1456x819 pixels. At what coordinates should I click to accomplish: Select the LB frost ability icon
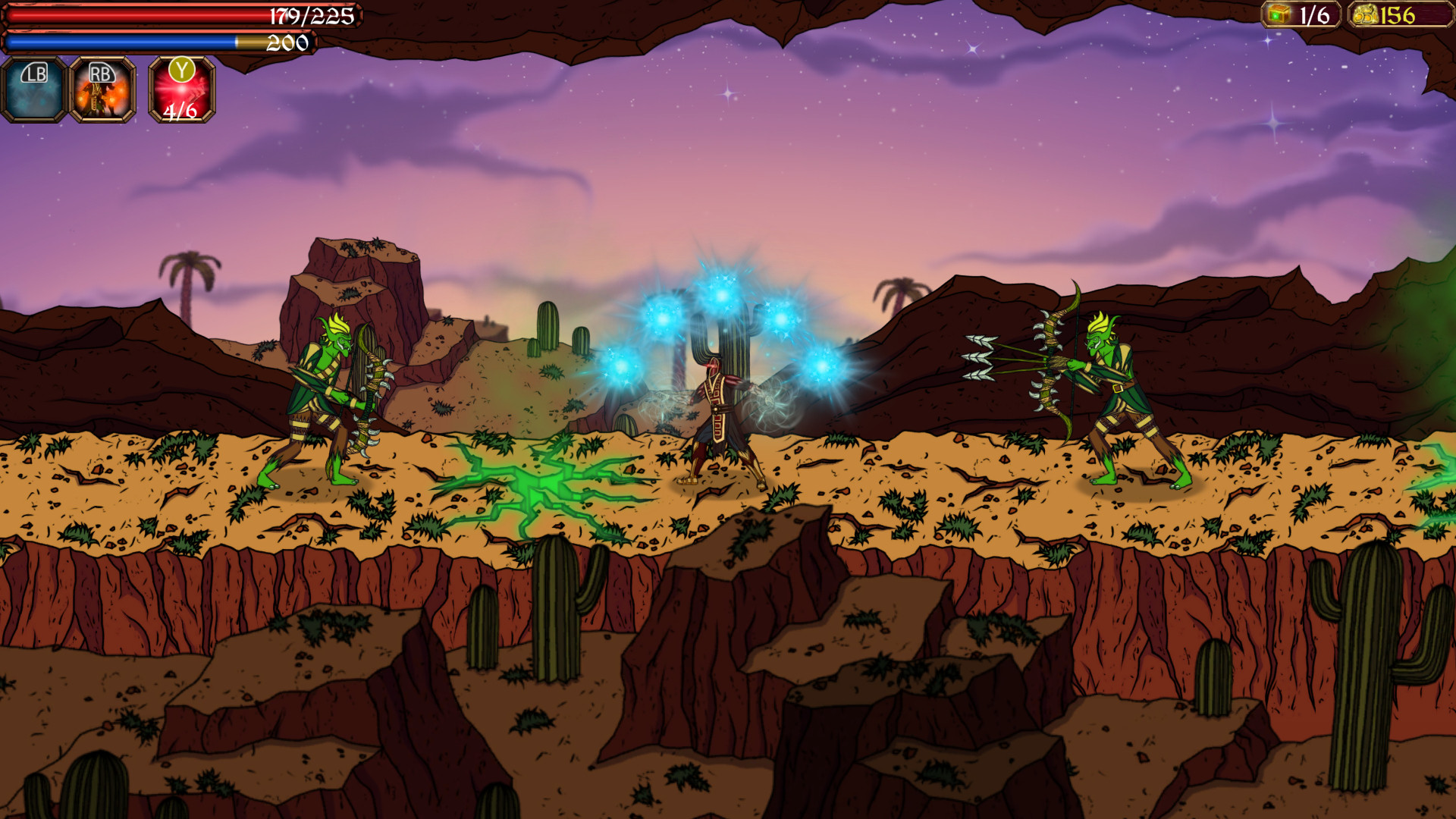click(x=33, y=91)
